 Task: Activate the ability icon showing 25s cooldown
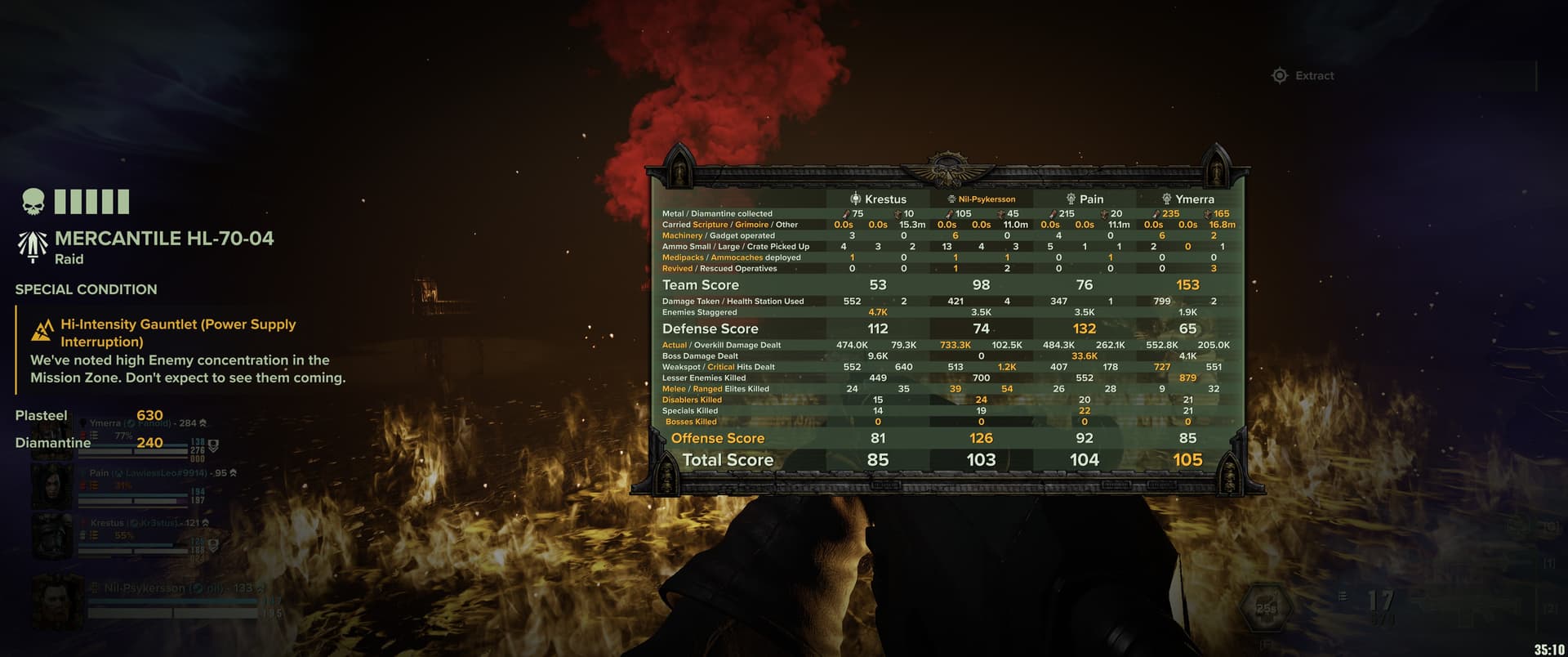coord(1265,609)
